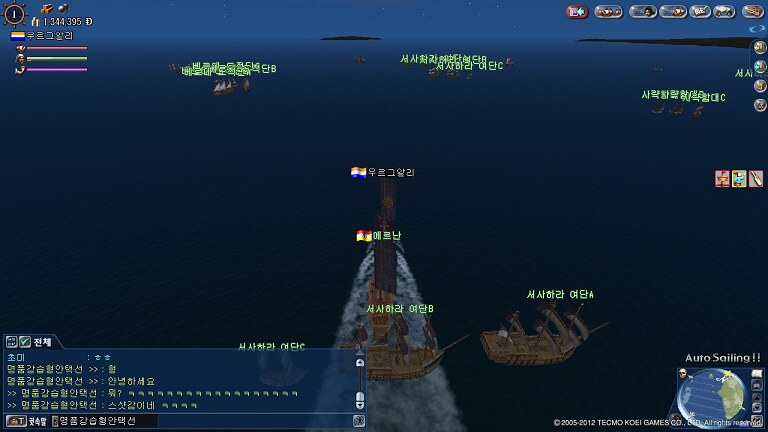Toggle the green checkmark chat button
This screenshot has height=432, width=768.
coord(24,342)
